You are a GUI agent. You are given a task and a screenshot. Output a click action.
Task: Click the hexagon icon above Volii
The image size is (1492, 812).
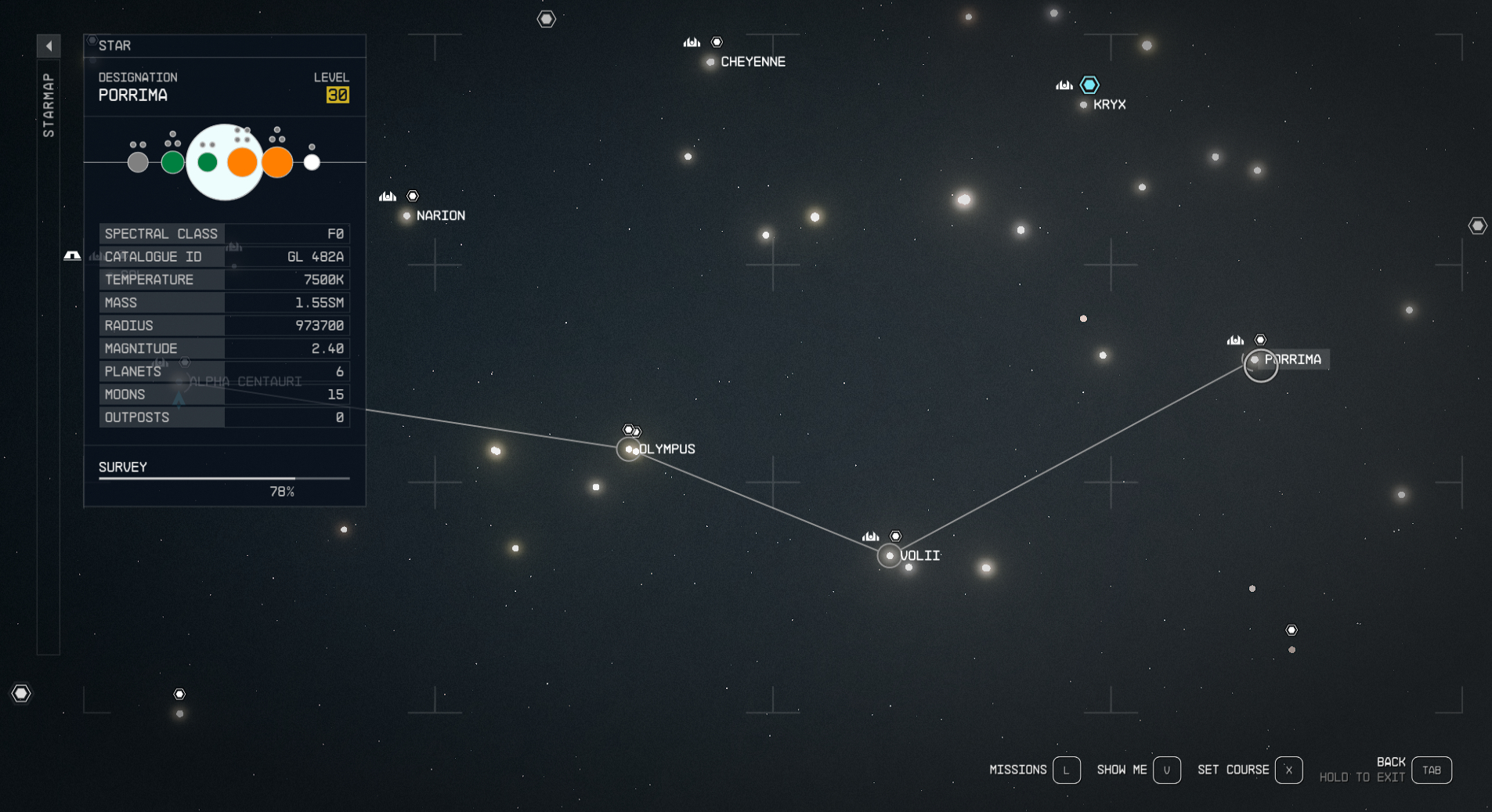(x=896, y=536)
